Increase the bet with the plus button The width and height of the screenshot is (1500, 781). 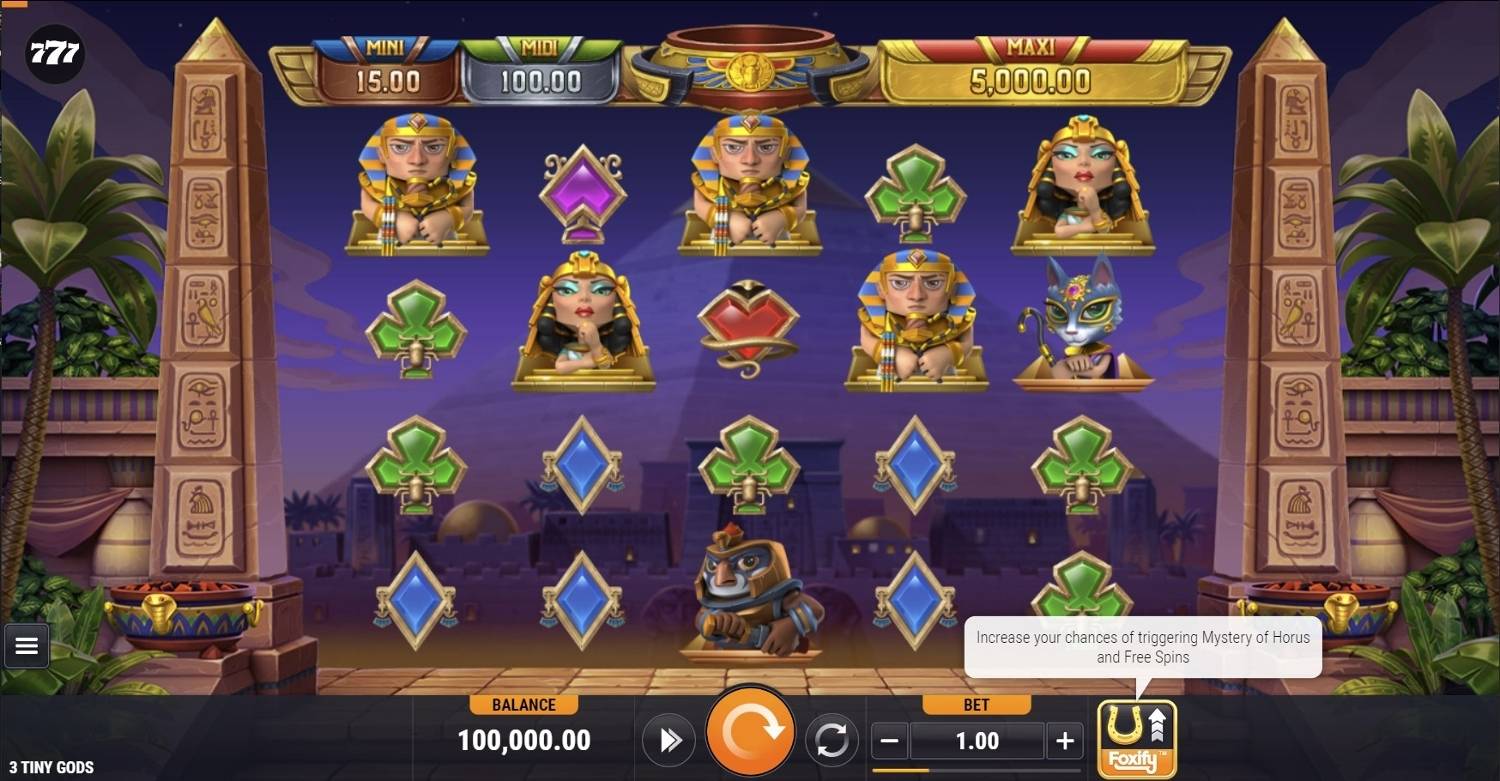click(1064, 741)
